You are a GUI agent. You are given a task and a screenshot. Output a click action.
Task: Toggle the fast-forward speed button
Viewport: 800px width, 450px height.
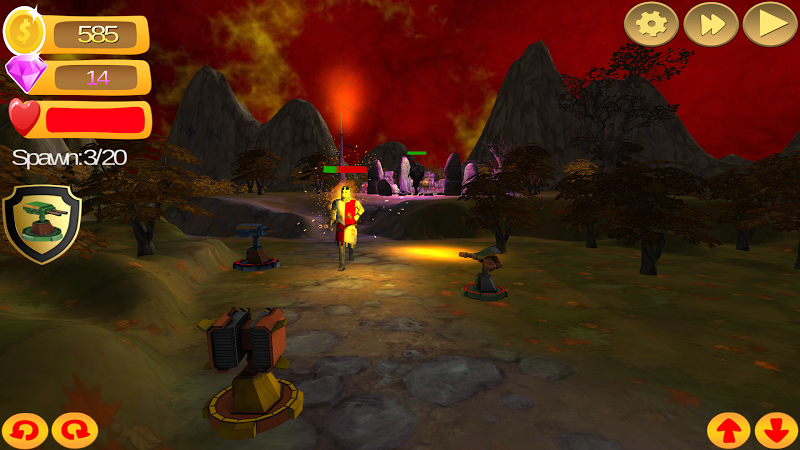coord(711,24)
